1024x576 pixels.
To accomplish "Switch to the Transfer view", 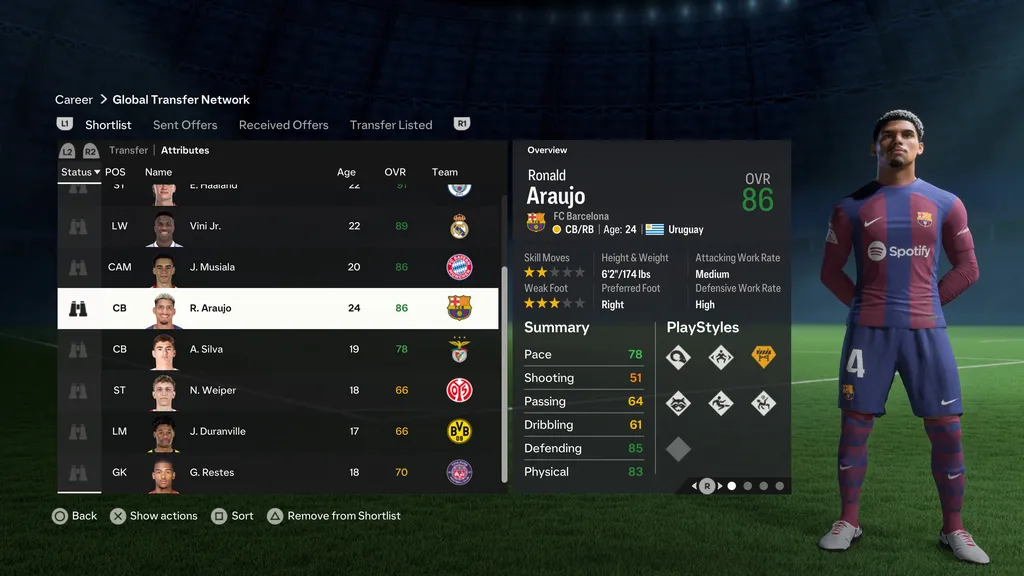I will click(x=129, y=150).
